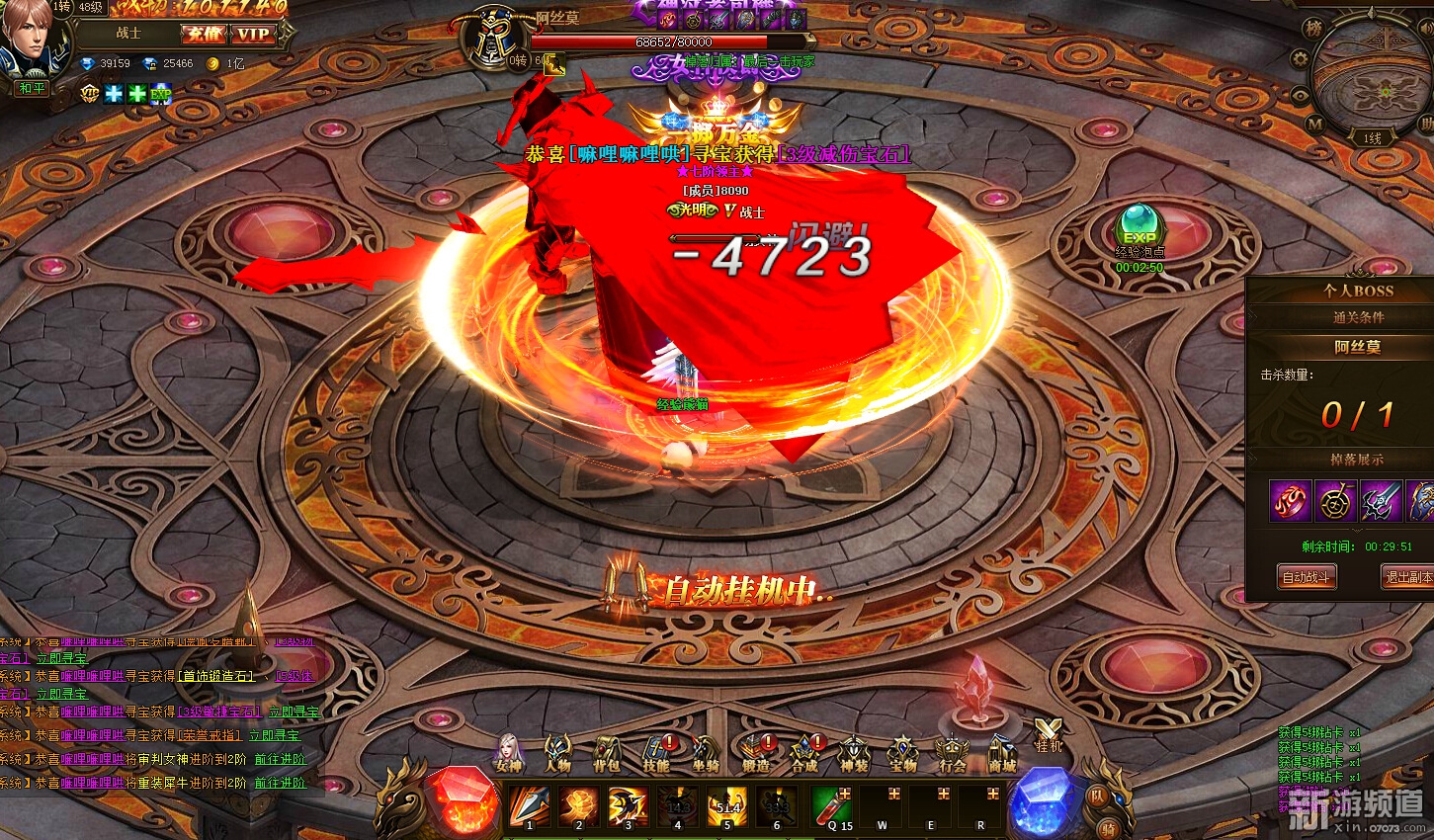1434x840 pixels.
Task: Open the 背包 backpack
Action: 606,753
